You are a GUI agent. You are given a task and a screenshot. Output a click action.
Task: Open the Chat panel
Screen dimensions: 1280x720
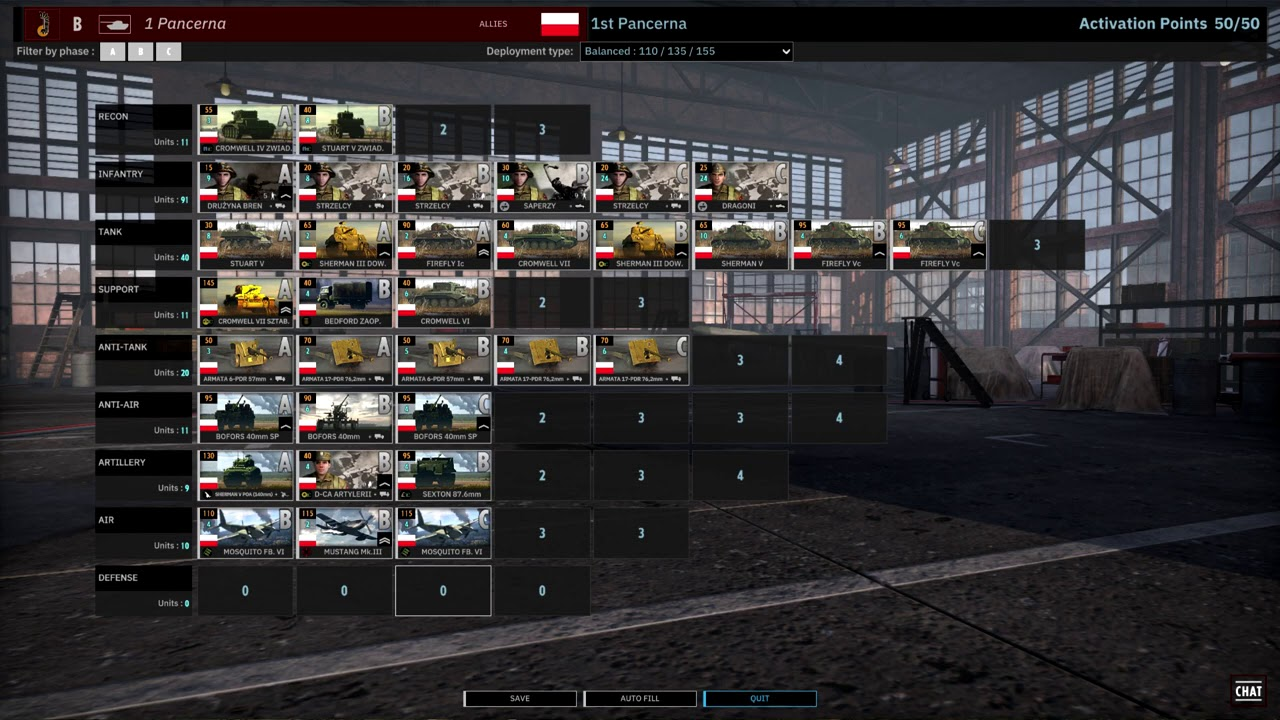coord(1248,691)
